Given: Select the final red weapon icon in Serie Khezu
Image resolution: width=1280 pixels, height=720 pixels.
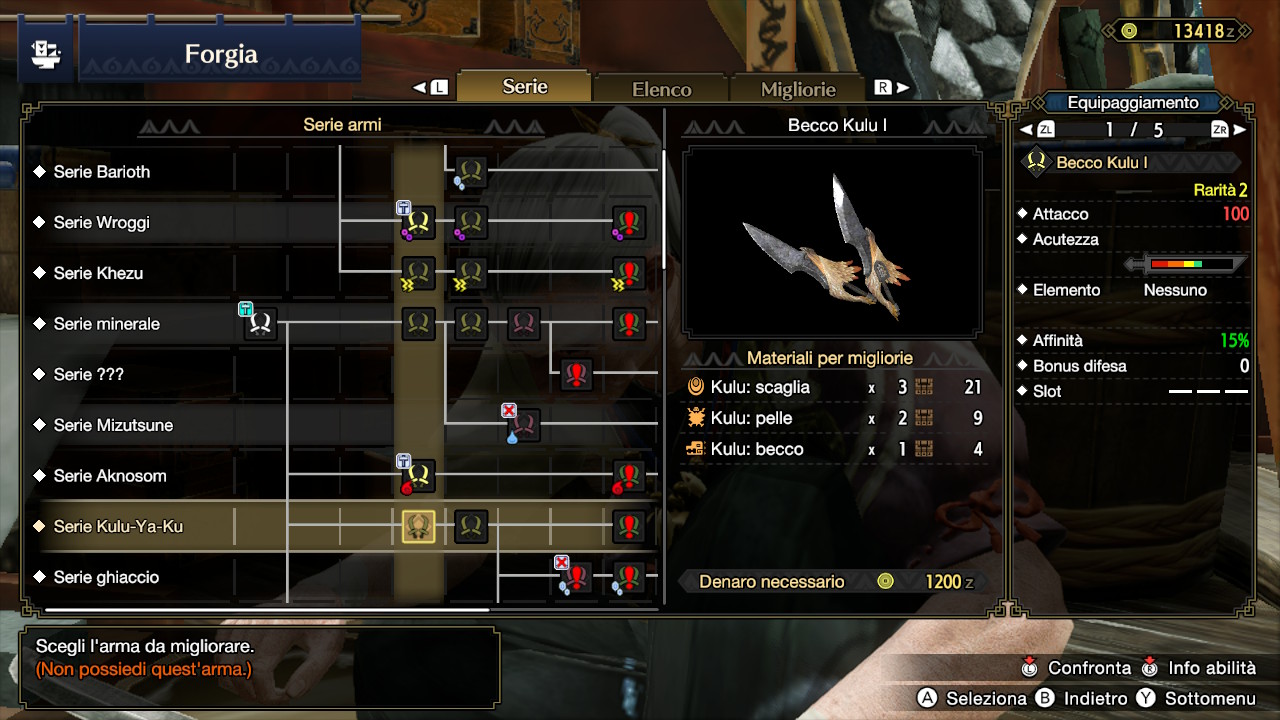Looking at the screenshot, I should (628, 273).
